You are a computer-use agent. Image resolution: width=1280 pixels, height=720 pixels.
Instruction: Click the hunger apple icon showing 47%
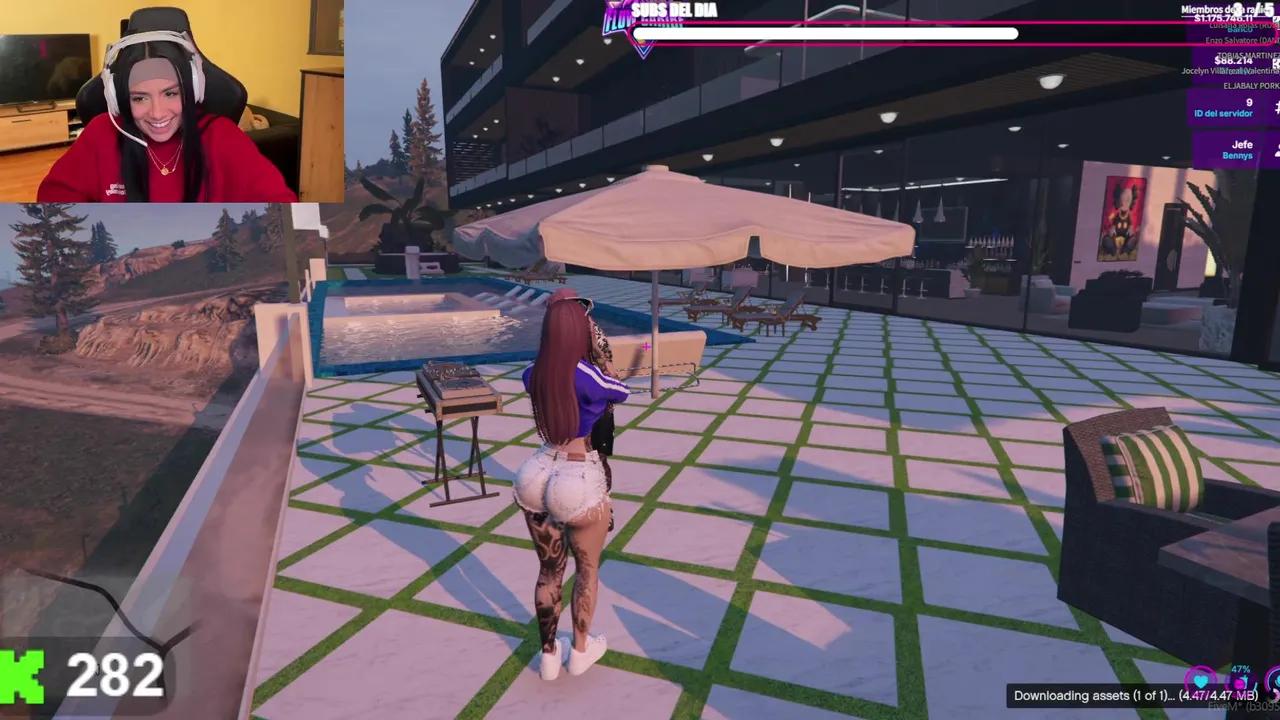click(1240, 684)
